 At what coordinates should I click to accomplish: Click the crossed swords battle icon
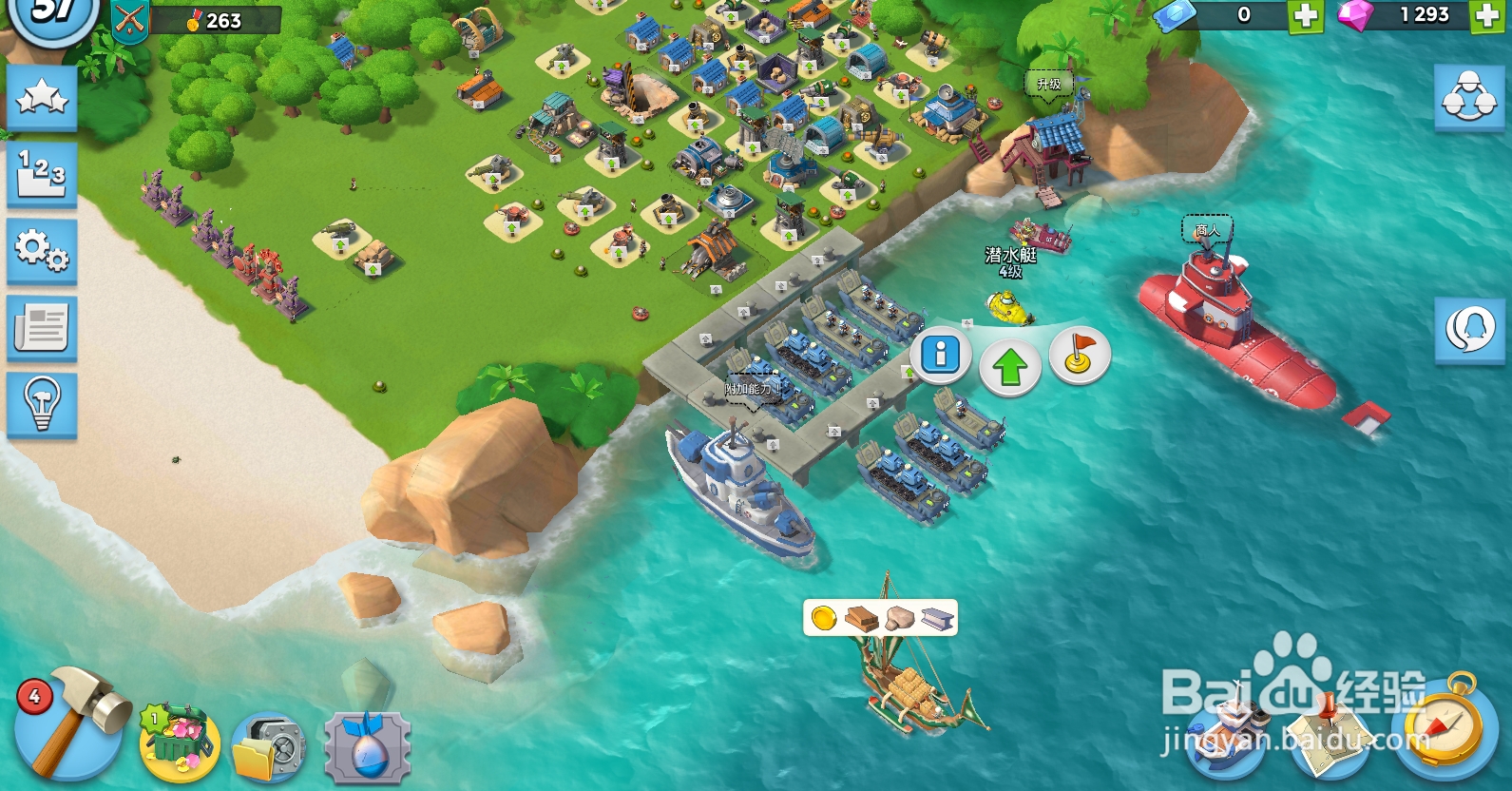[x=128, y=16]
